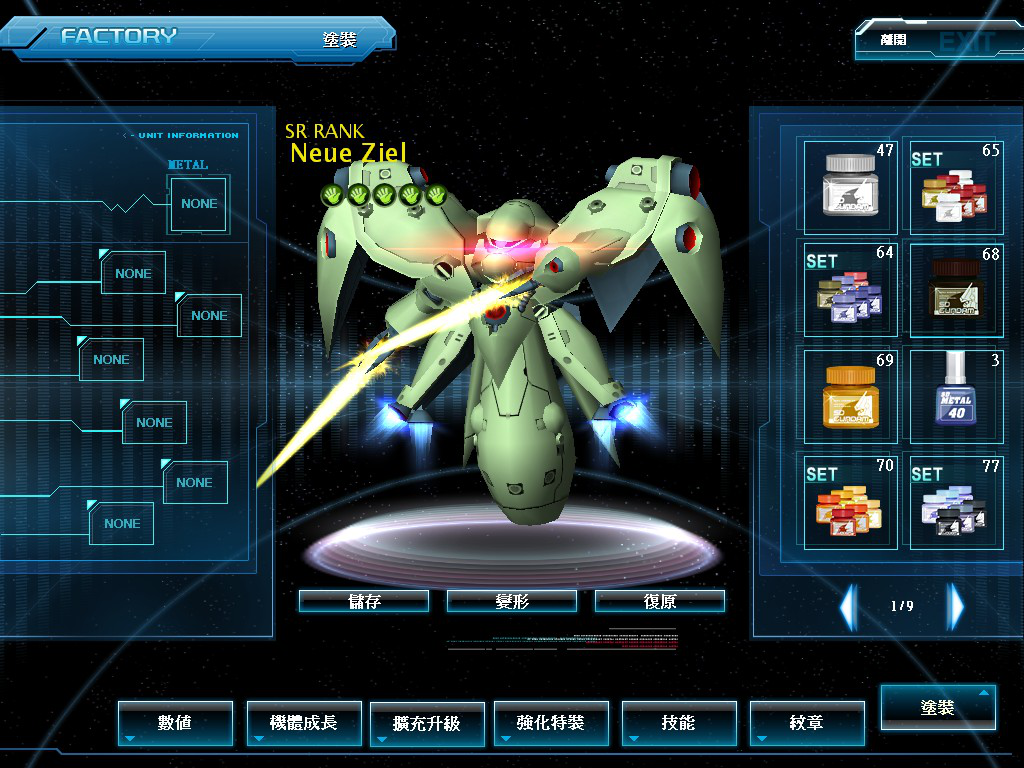Activate the 變形 transform button

pos(512,601)
